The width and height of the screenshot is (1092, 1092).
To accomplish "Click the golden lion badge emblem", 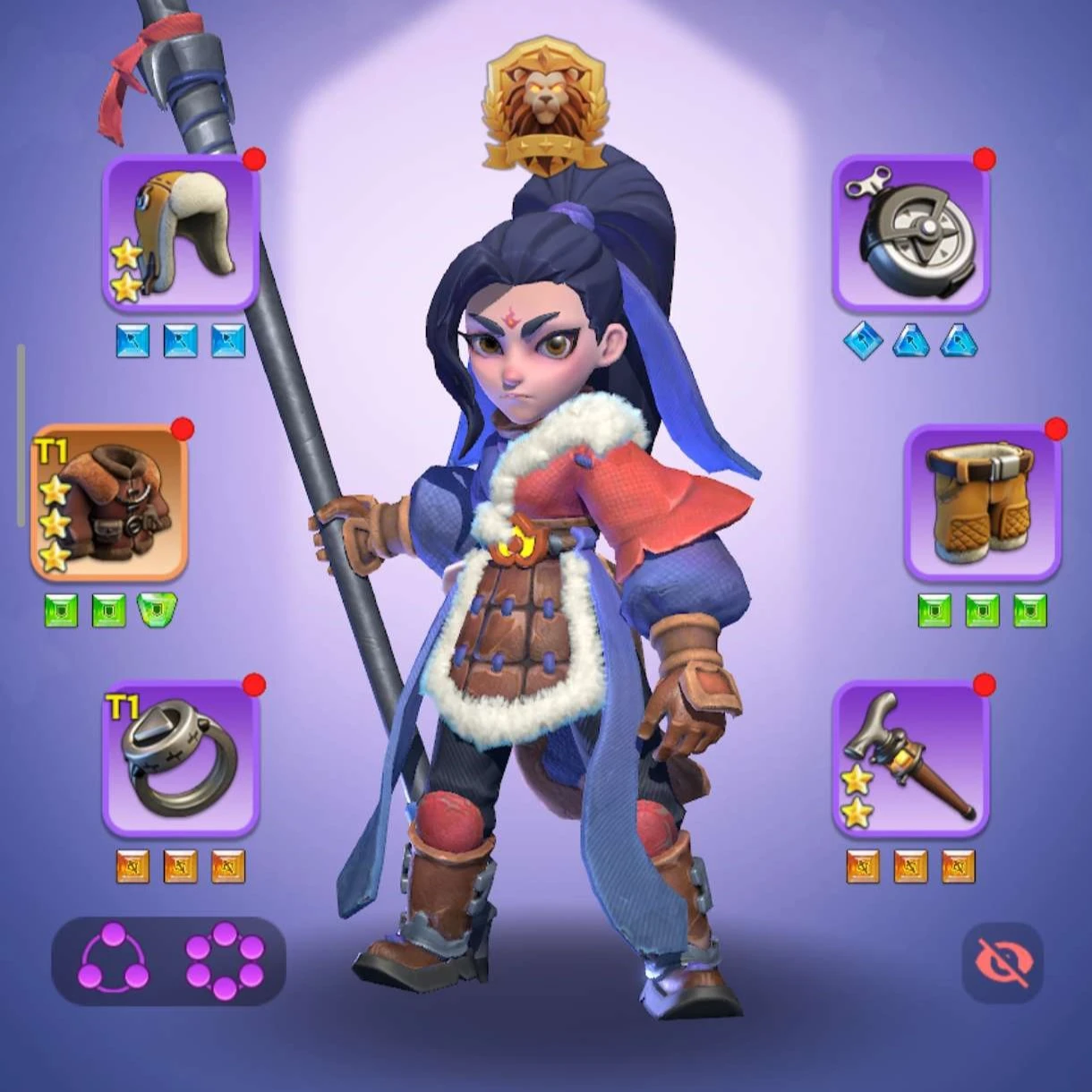I will click(x=545, y=106).
